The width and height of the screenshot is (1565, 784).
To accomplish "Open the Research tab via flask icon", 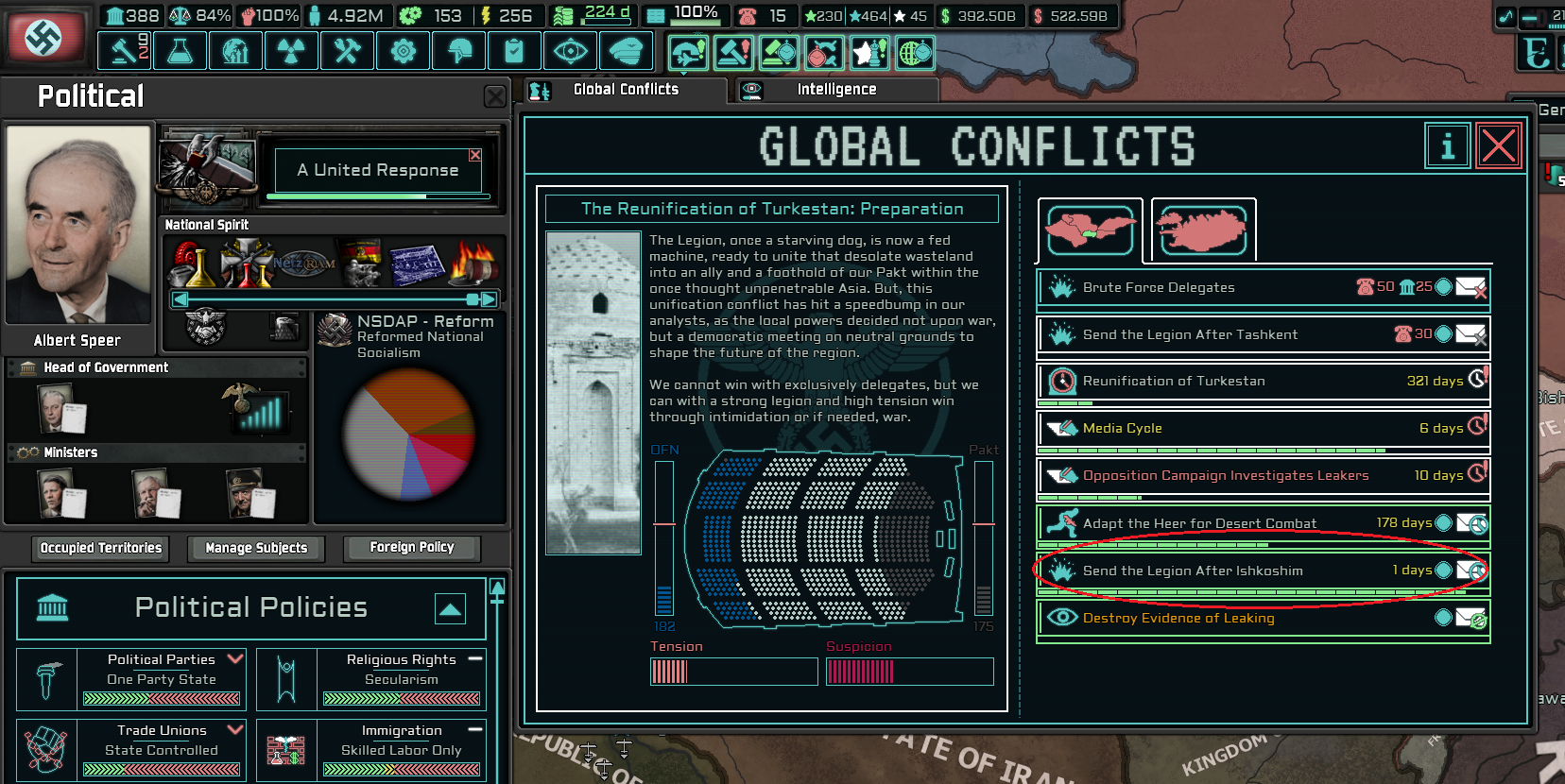I will pos(180,50).
